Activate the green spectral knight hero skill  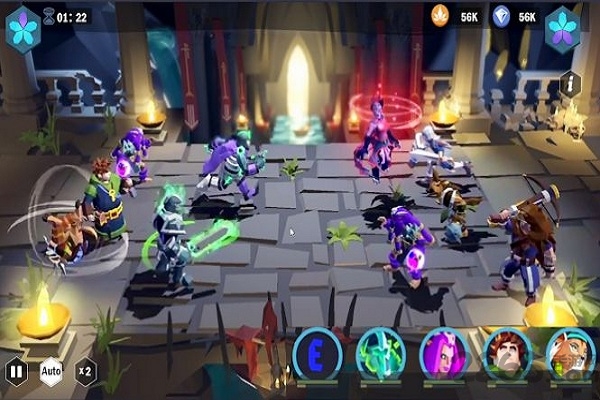coord(381,353)
